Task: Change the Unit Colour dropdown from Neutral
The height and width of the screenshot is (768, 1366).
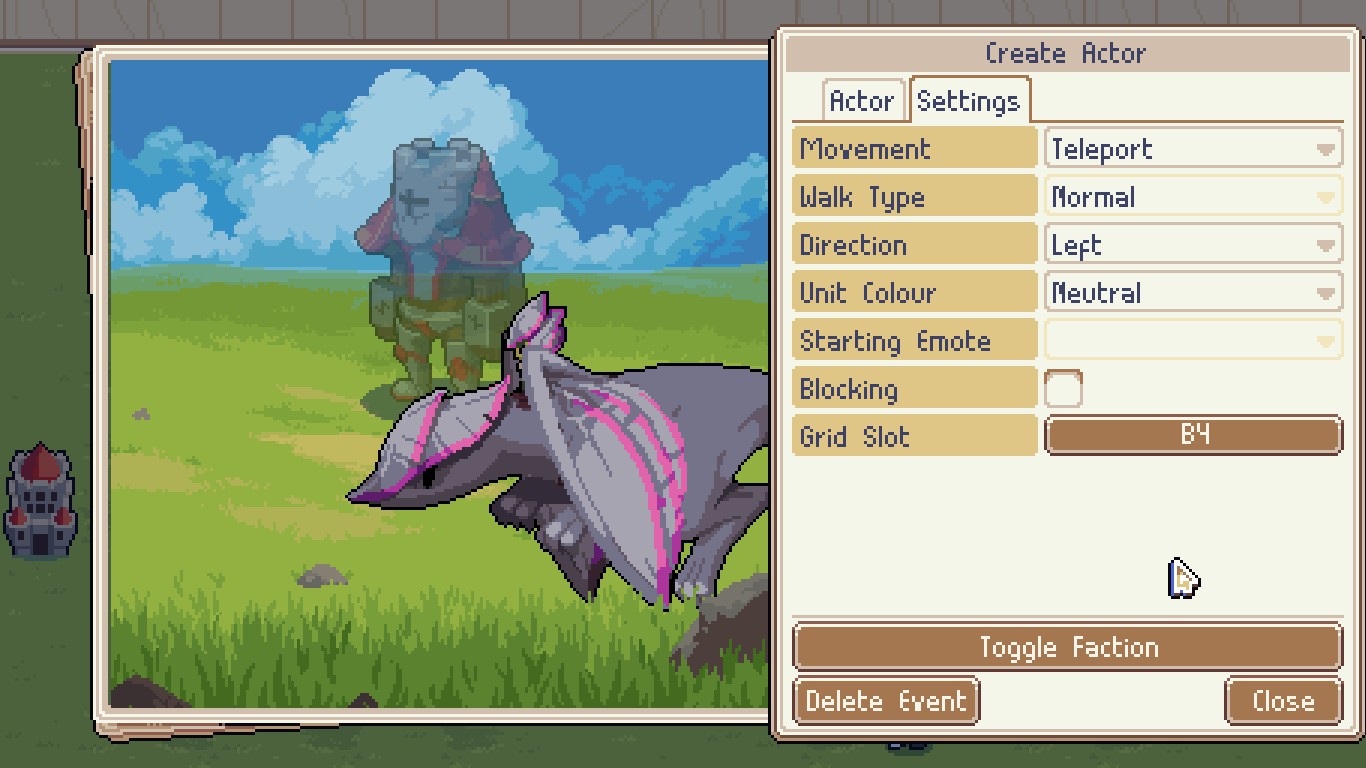Action: point(1192,294)
